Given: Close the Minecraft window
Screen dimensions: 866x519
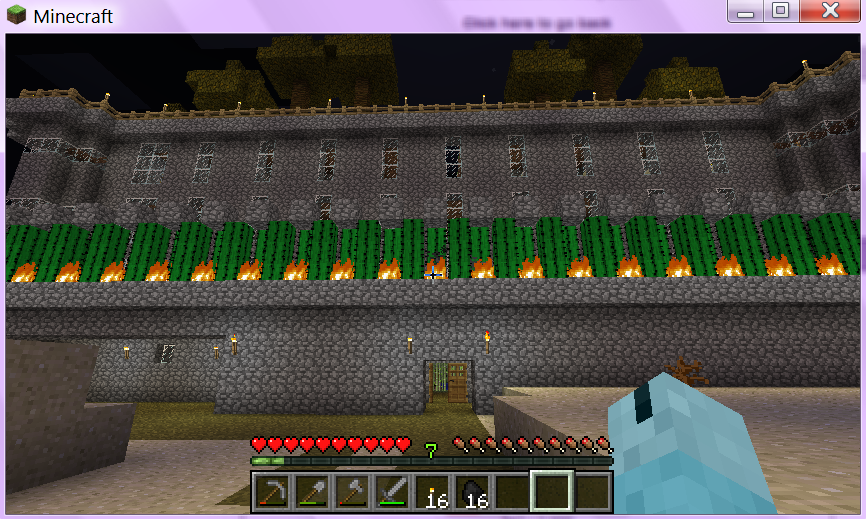Looking at the screenshot, I should coord(829,11).
